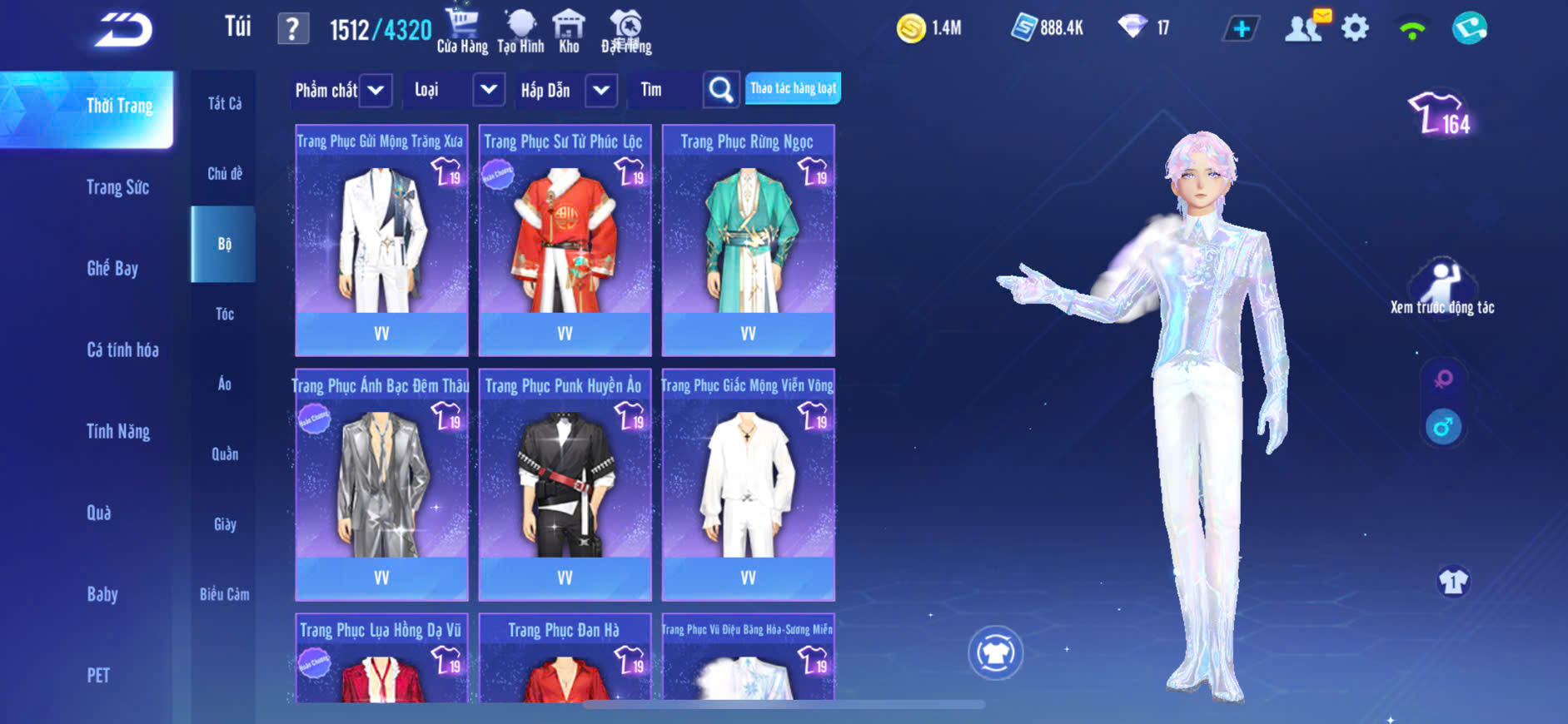1568x724 pixels.
Task: Switch to the Ghế Bay category
Action: [x=112, y=268]
